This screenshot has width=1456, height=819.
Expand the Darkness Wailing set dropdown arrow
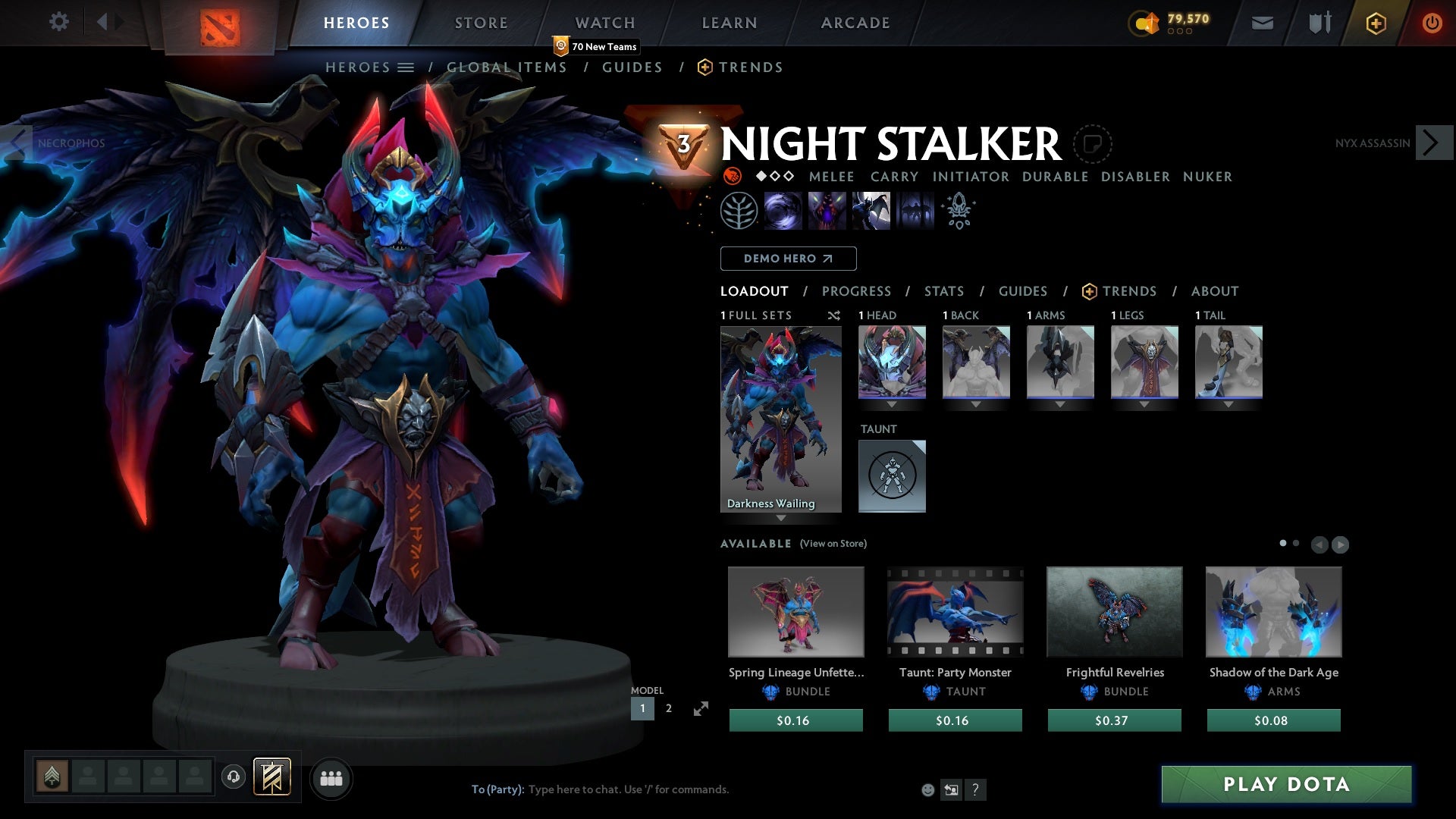coord(781,518)
